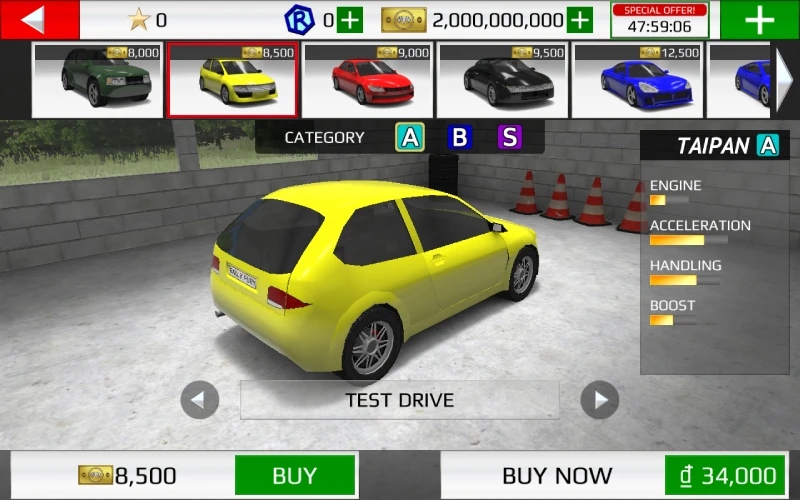Add more R currency with plus button
The image size is (800, 500).
pos(350,20)
